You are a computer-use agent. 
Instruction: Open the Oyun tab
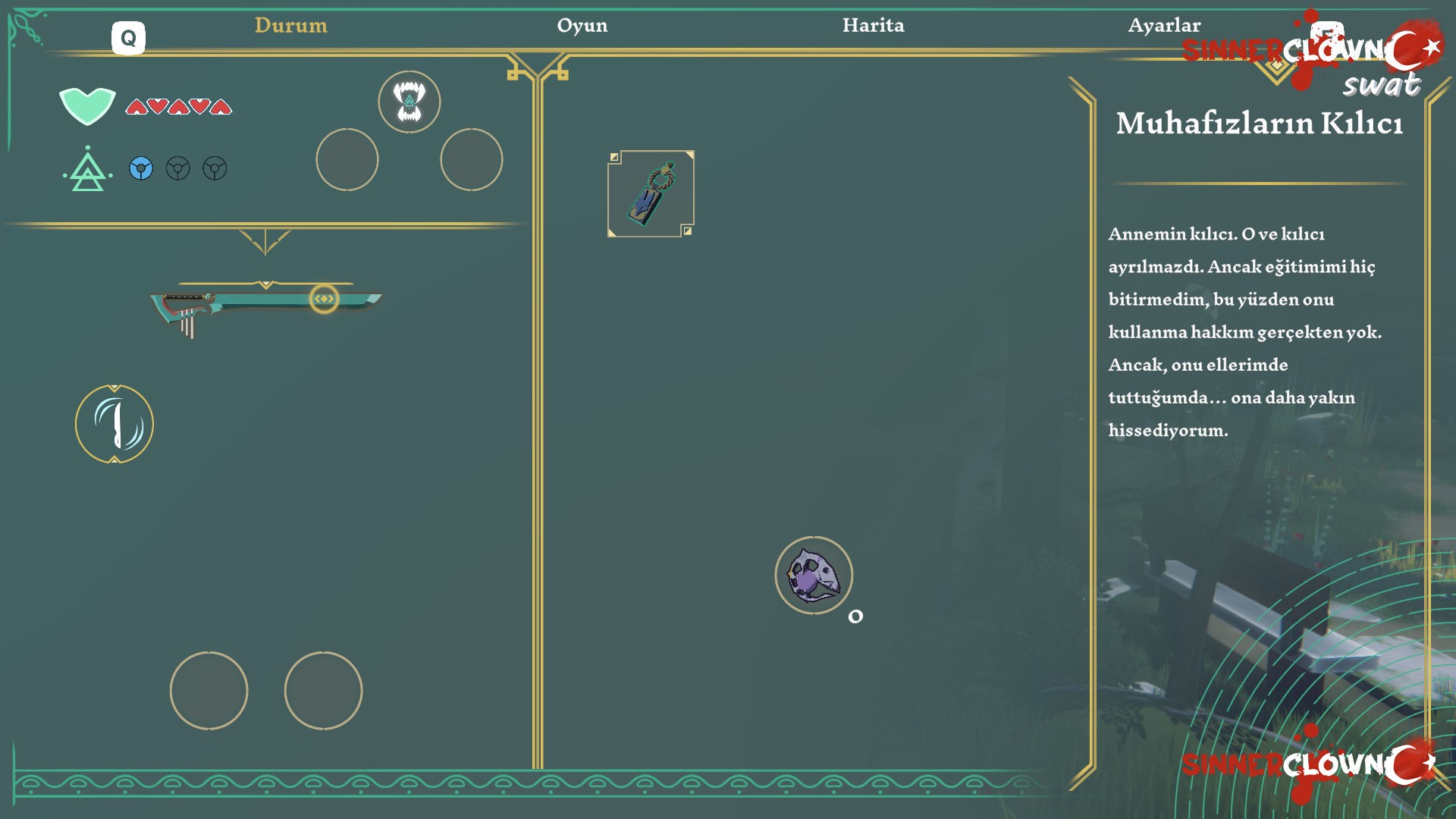pos(582,25)
